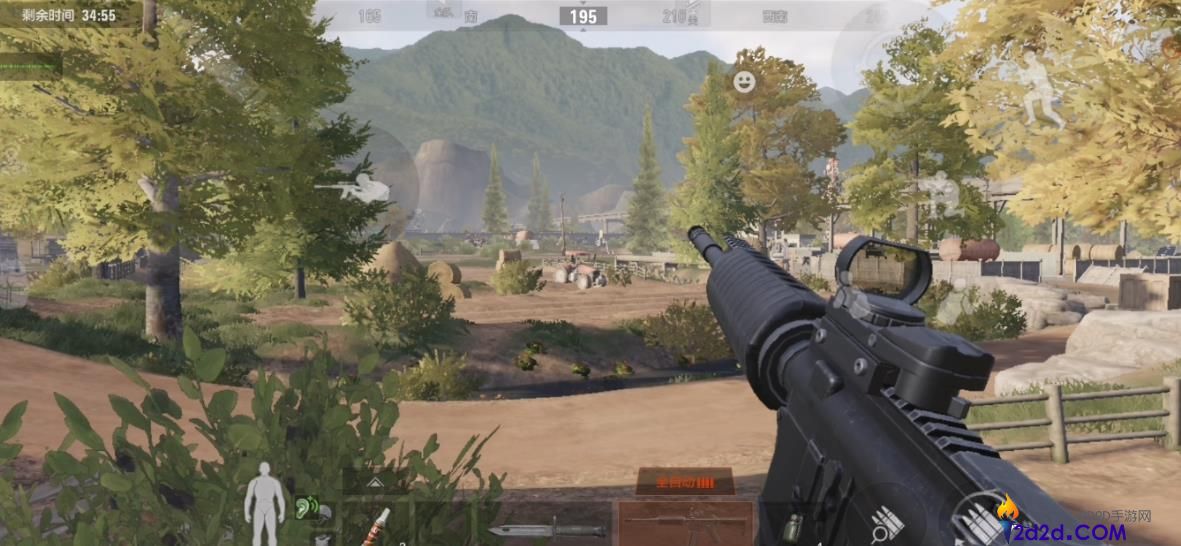The width and height of the screenshot is (1181, 546).
Task: Tap the smiley face emote button
Action: [x=744, y=82]
